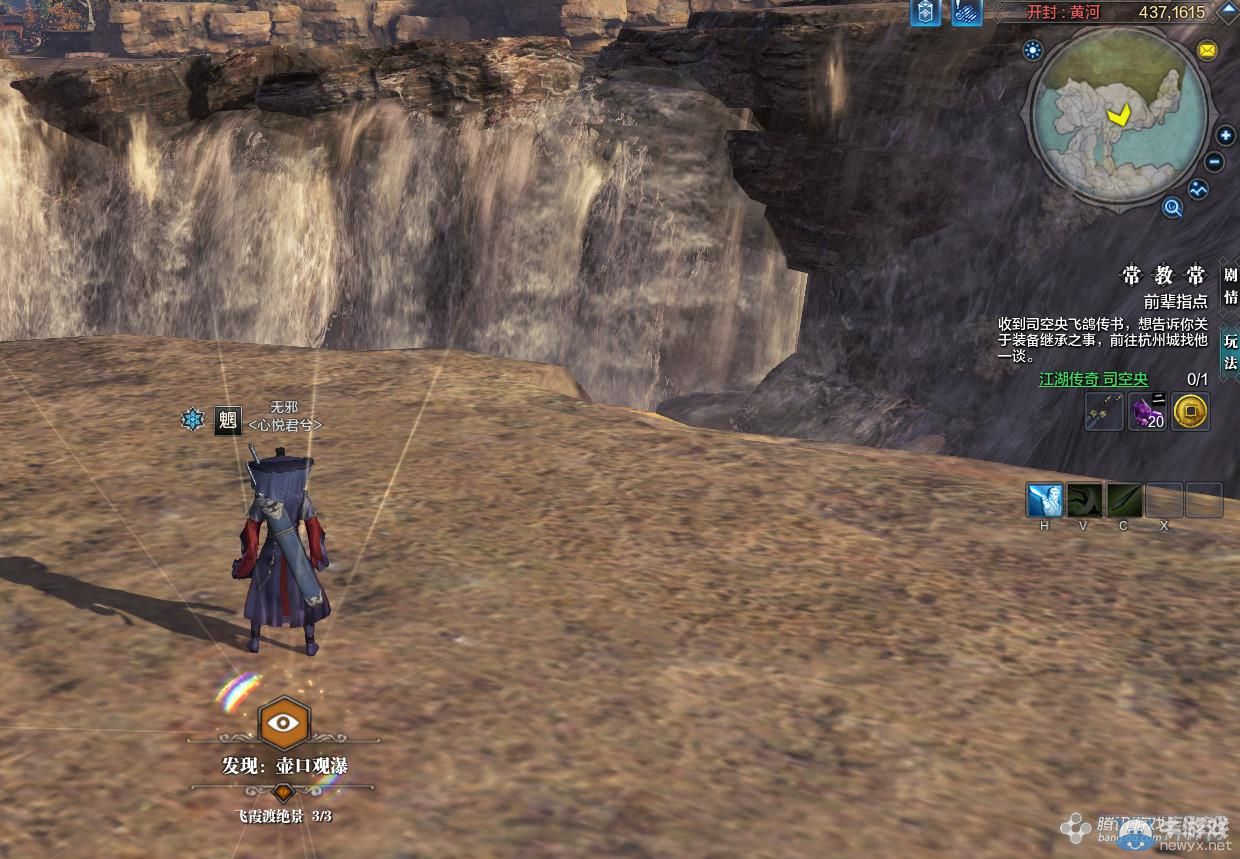Activate the green blade skill bound to C
1240x859 pixels.
pos(1124,499)
